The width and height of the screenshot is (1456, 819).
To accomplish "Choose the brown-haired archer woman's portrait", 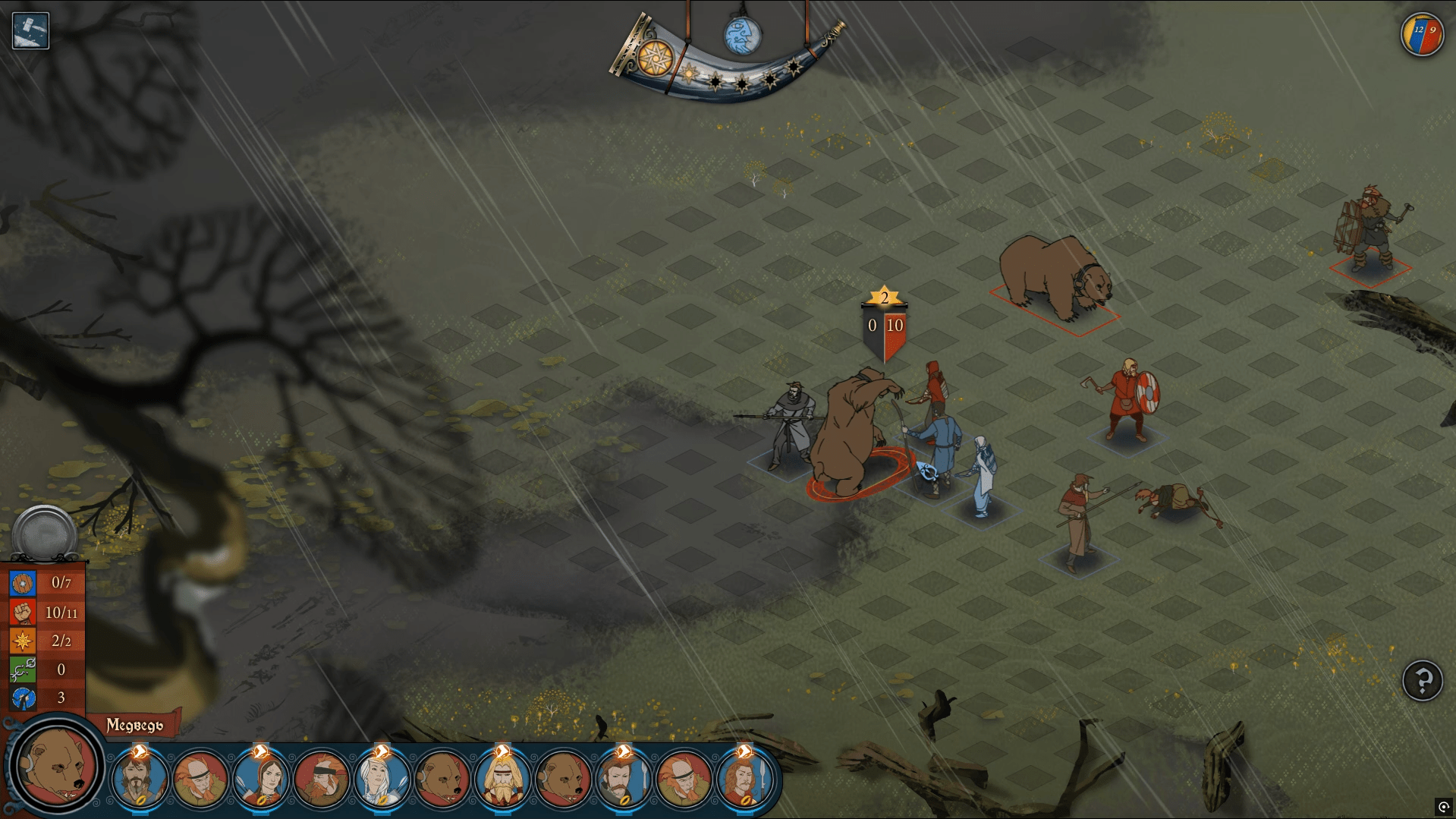I will [x=260, y=779].
